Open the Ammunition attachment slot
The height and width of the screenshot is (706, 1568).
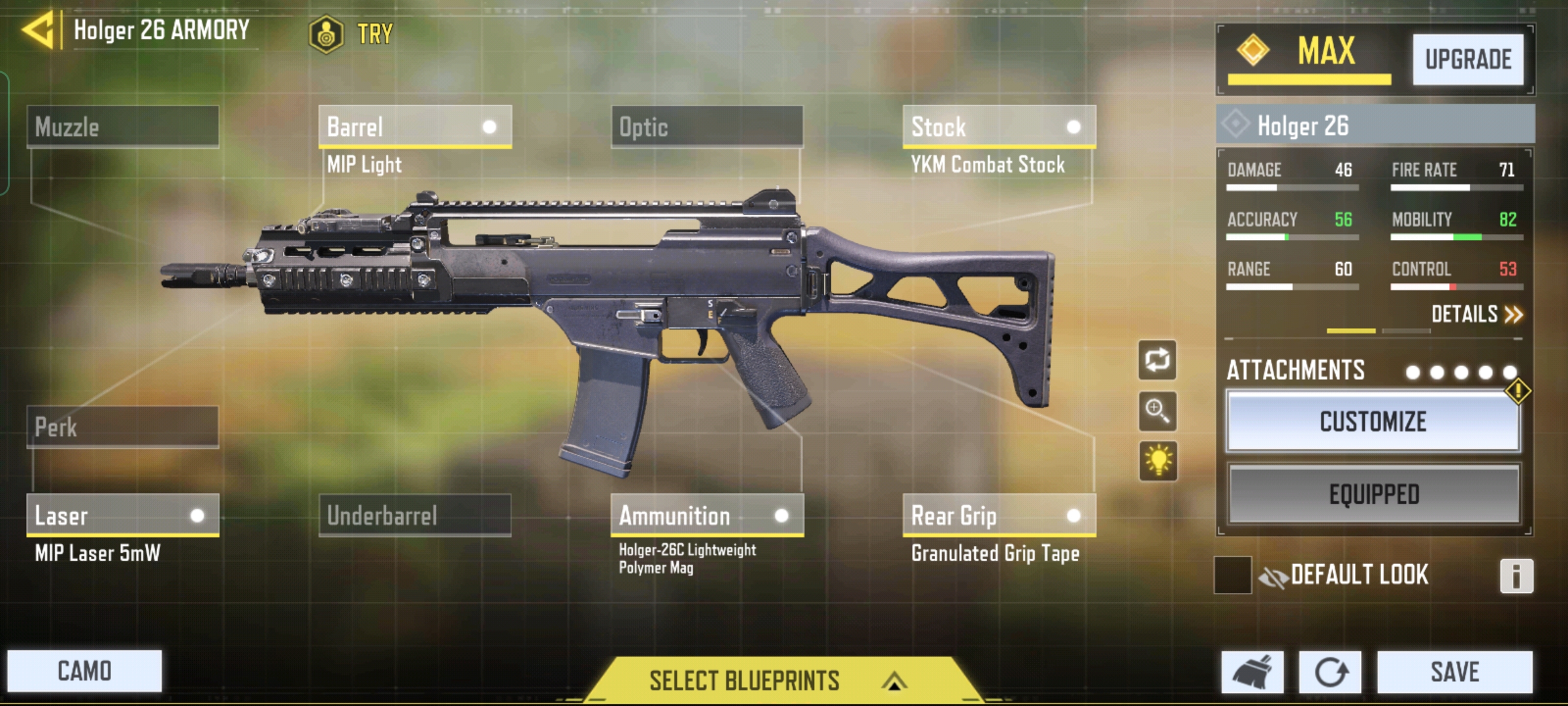click(707, 515)
